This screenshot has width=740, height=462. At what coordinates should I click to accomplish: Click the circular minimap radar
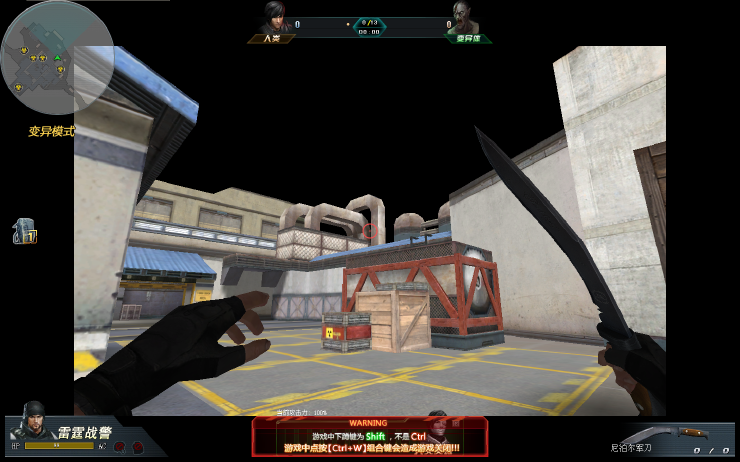click(x=42, y=58)
